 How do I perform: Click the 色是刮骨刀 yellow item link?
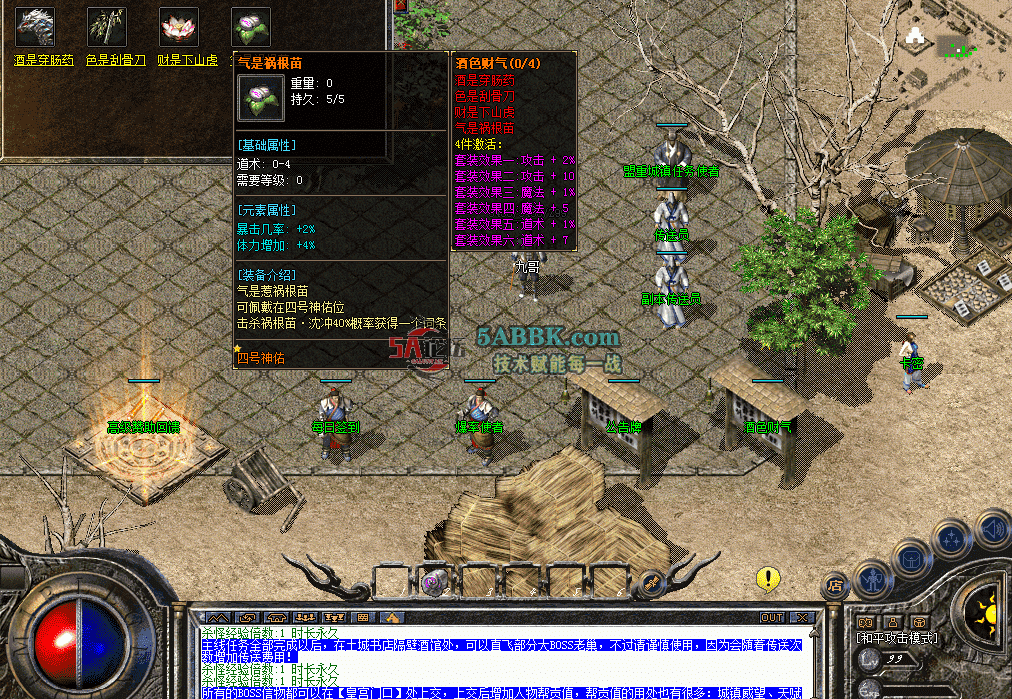coord(116,60)
